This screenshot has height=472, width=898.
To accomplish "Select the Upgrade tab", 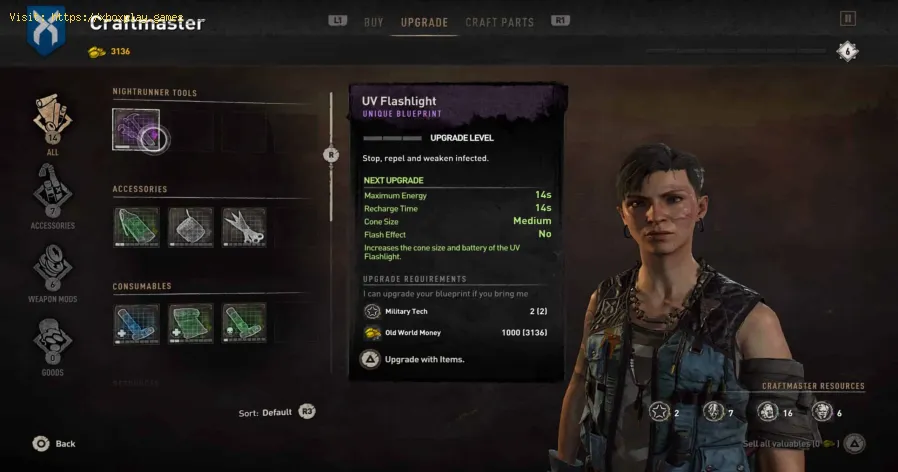I will click(x=424, y=22).
